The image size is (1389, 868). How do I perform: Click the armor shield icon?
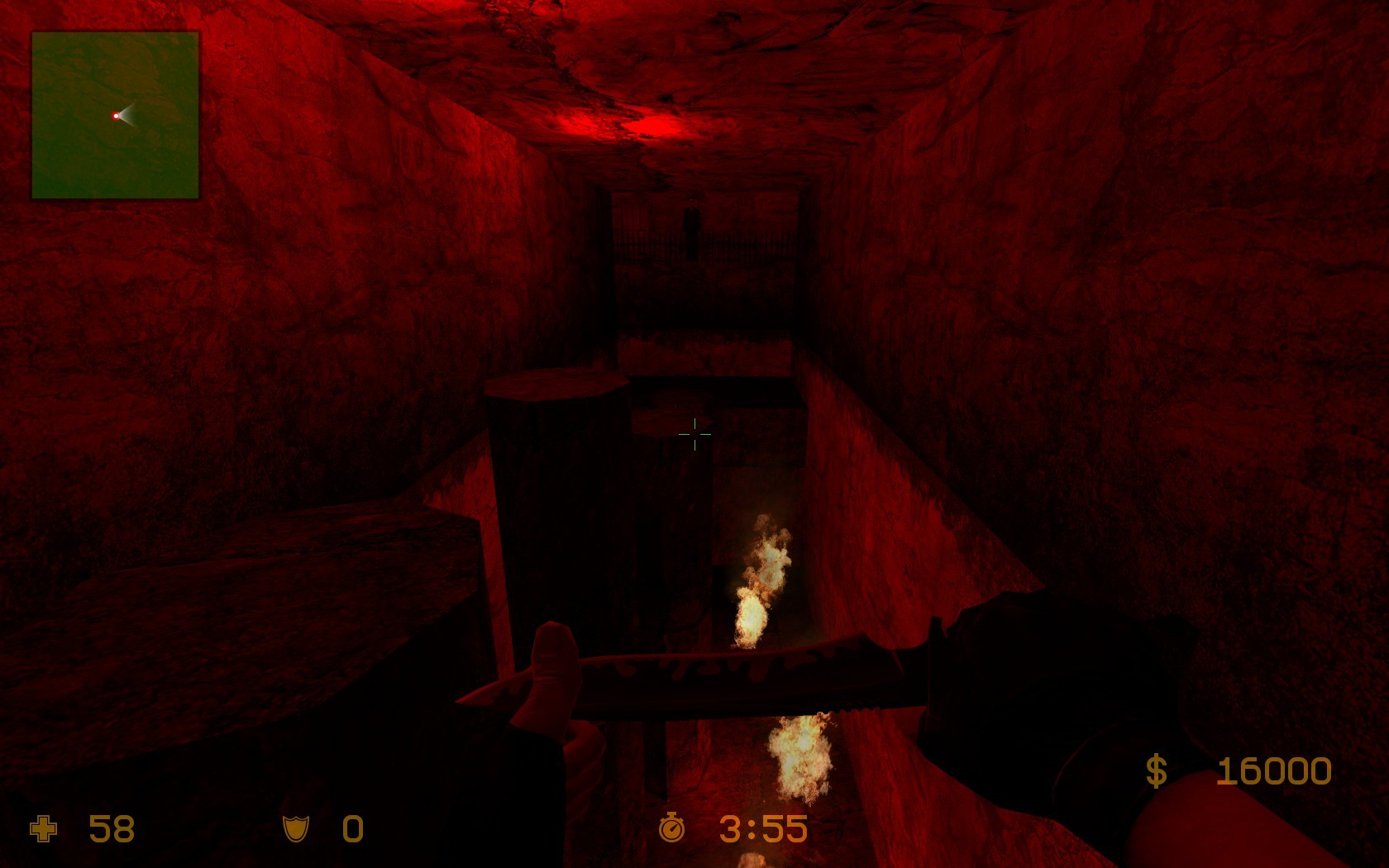295,829
